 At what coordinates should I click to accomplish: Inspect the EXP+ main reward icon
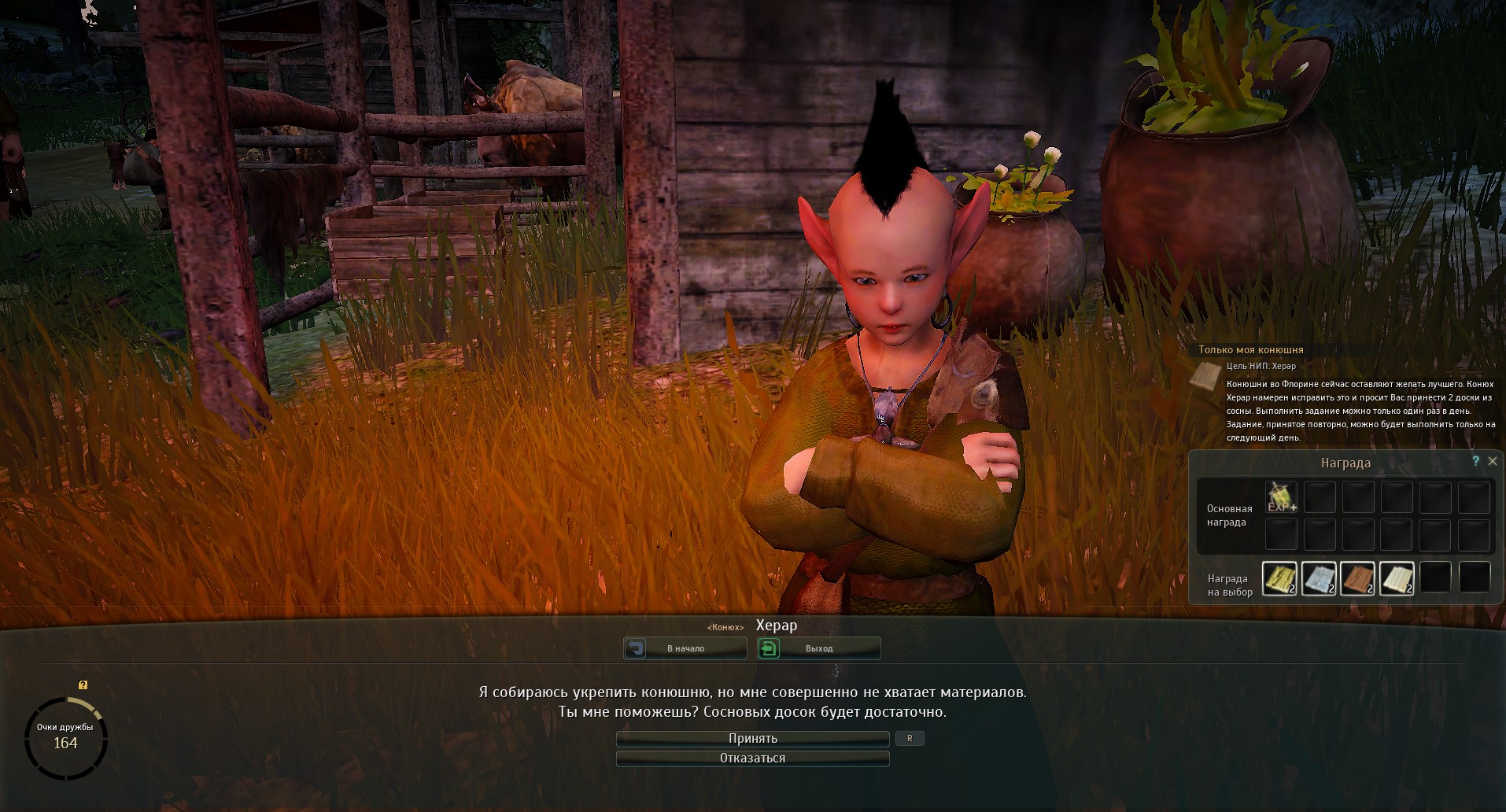pyautogui.click(x=1281, y=497)
